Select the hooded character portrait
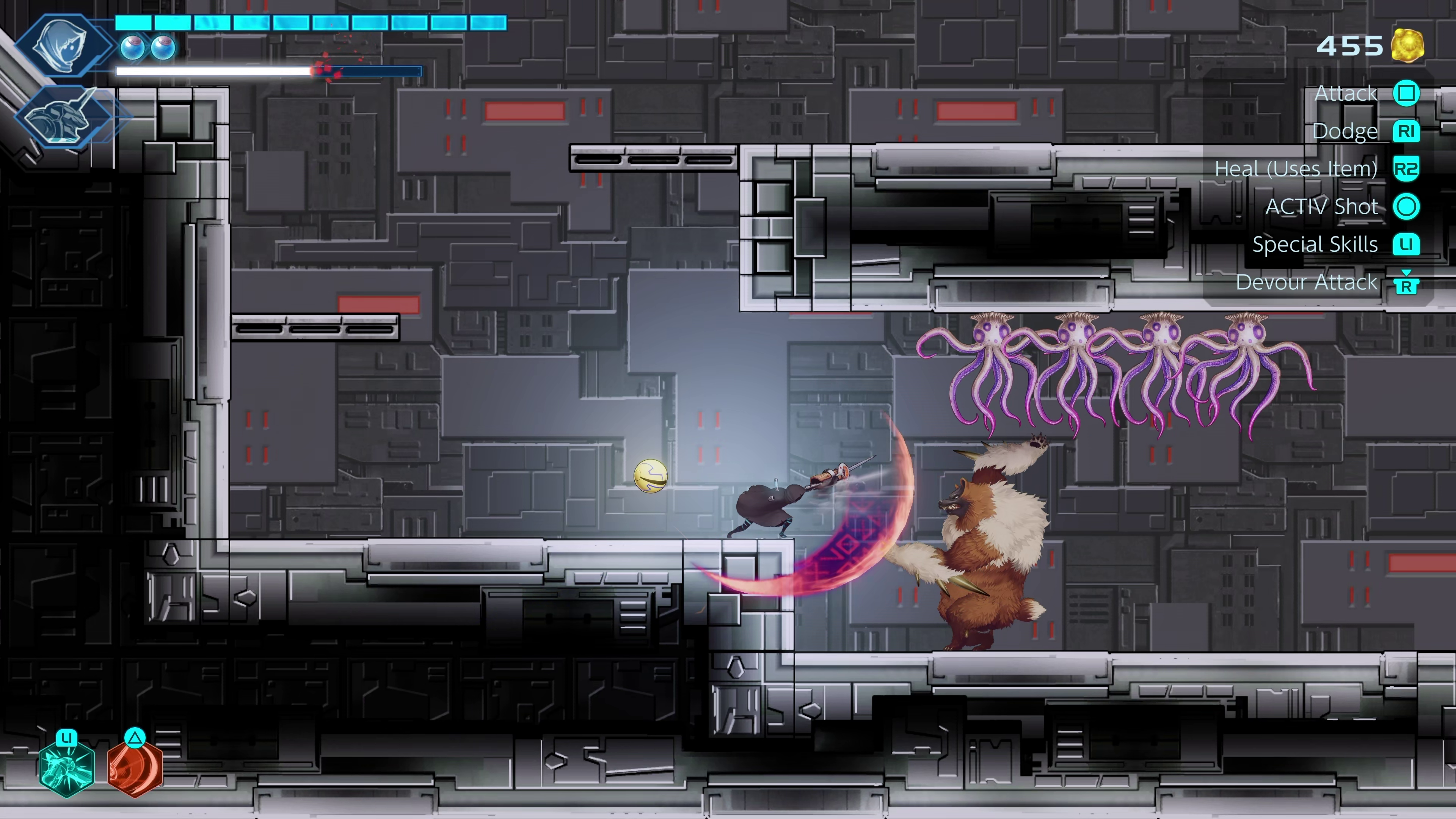Screen dimensions: 1456x819 tap(61, 45)
